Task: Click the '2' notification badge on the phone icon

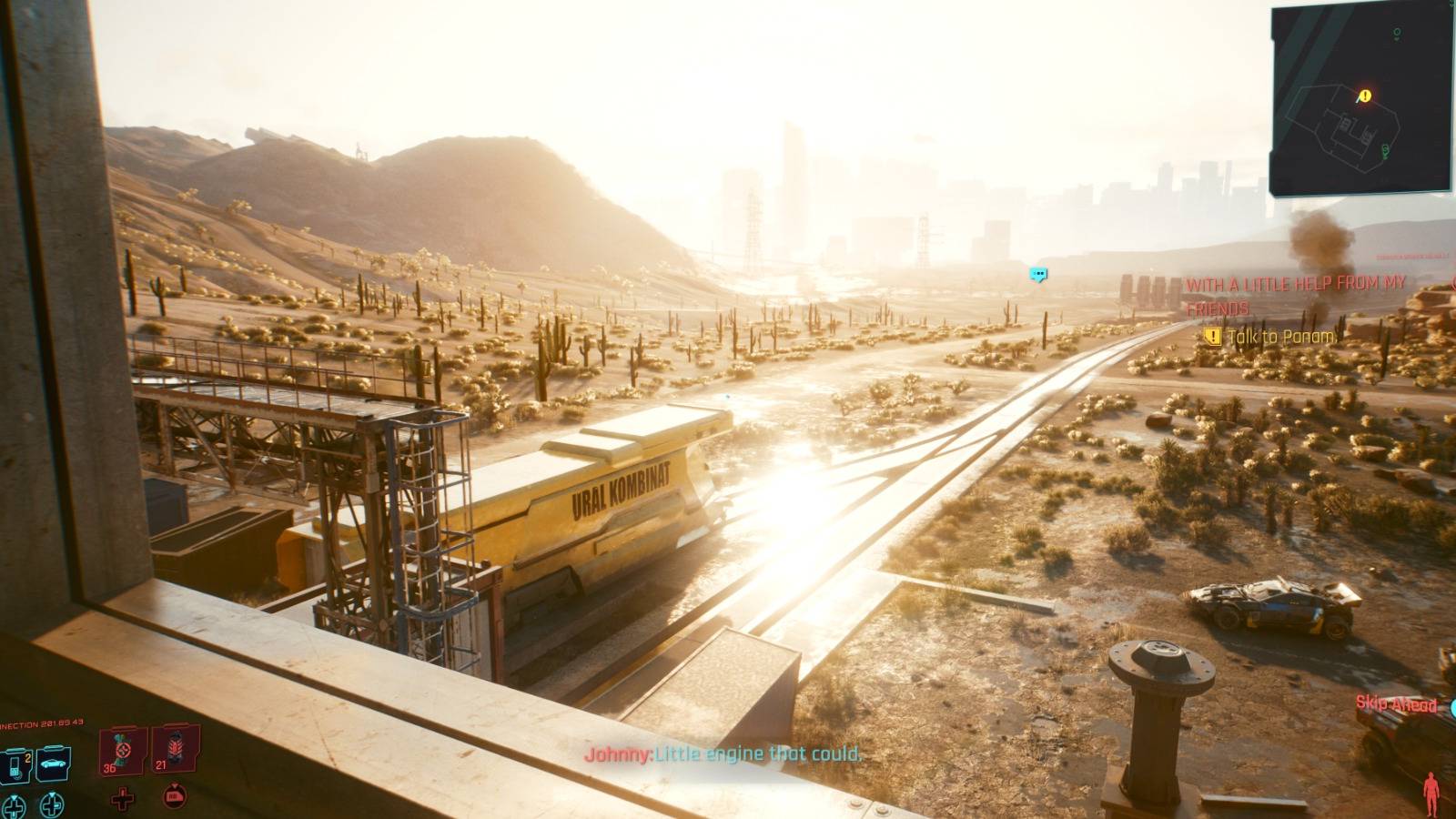Action: tap(27, 758)
